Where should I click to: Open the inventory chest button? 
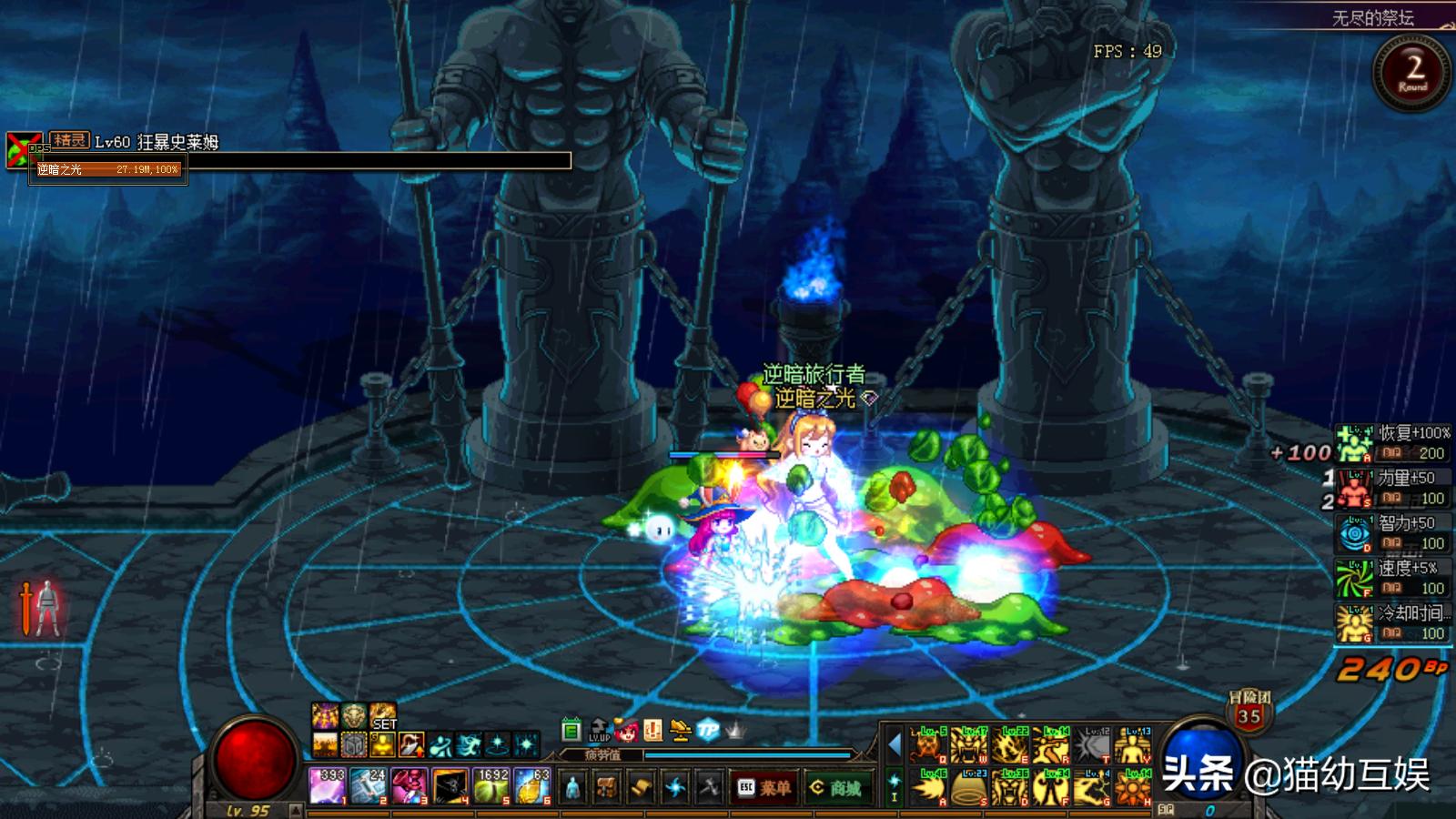(606, 787)
